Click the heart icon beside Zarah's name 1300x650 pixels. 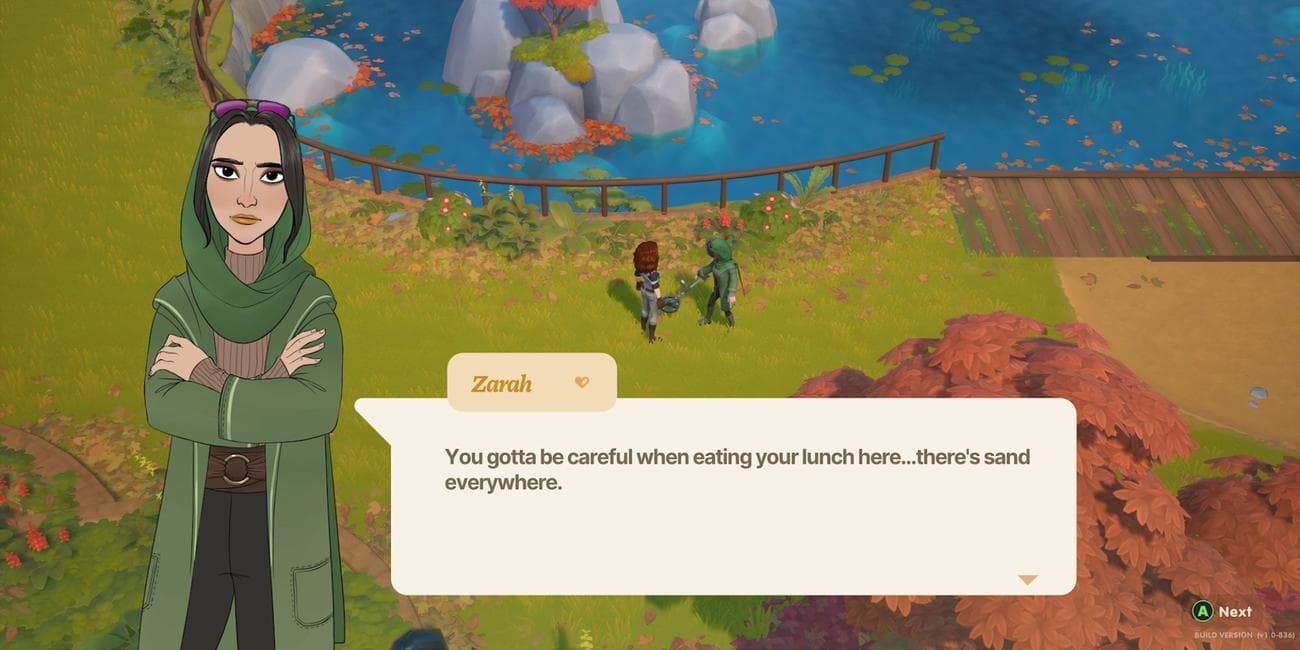click(582, 382)
